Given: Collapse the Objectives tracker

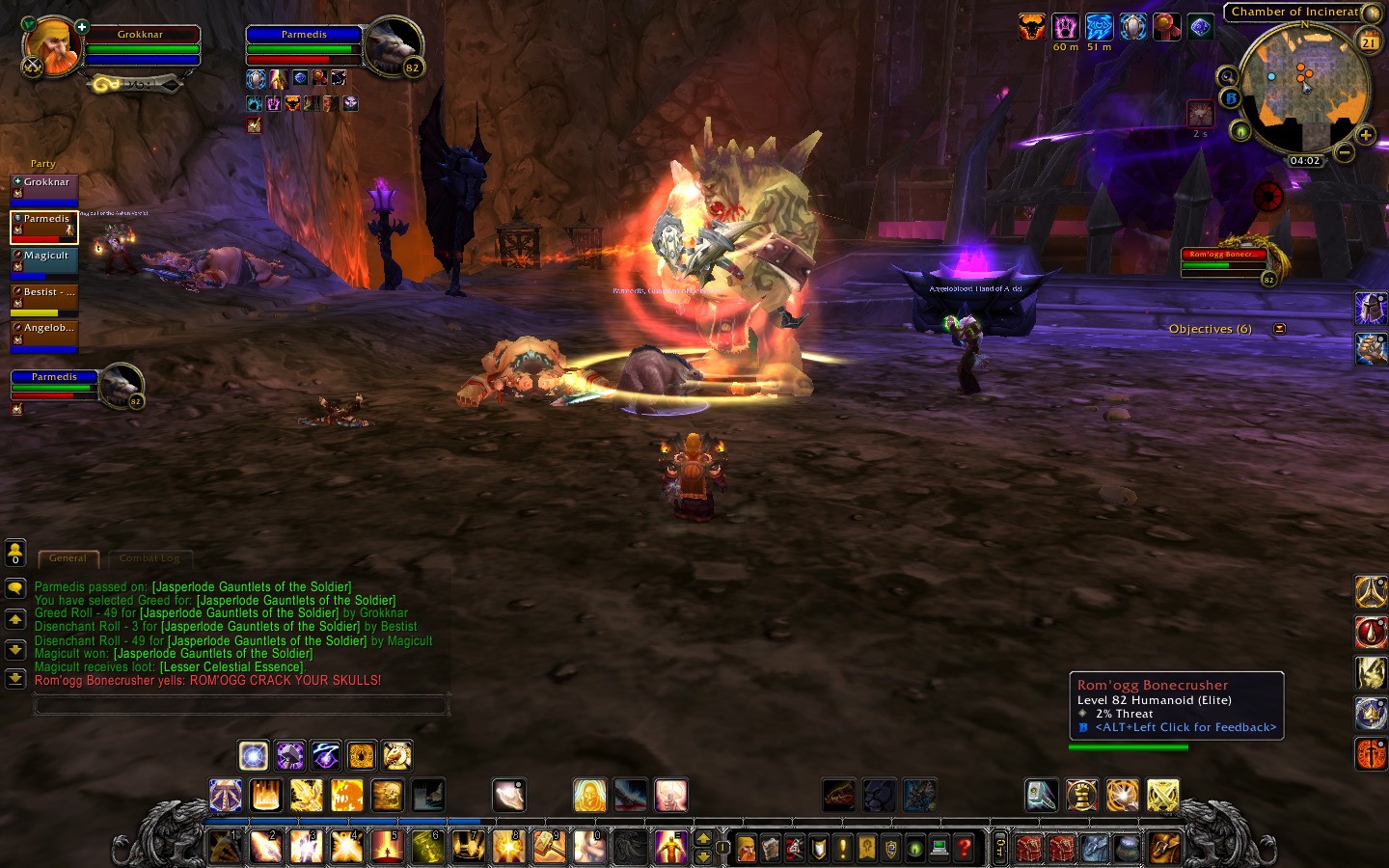Looking at the screenshot, I should pos(1279,329).
